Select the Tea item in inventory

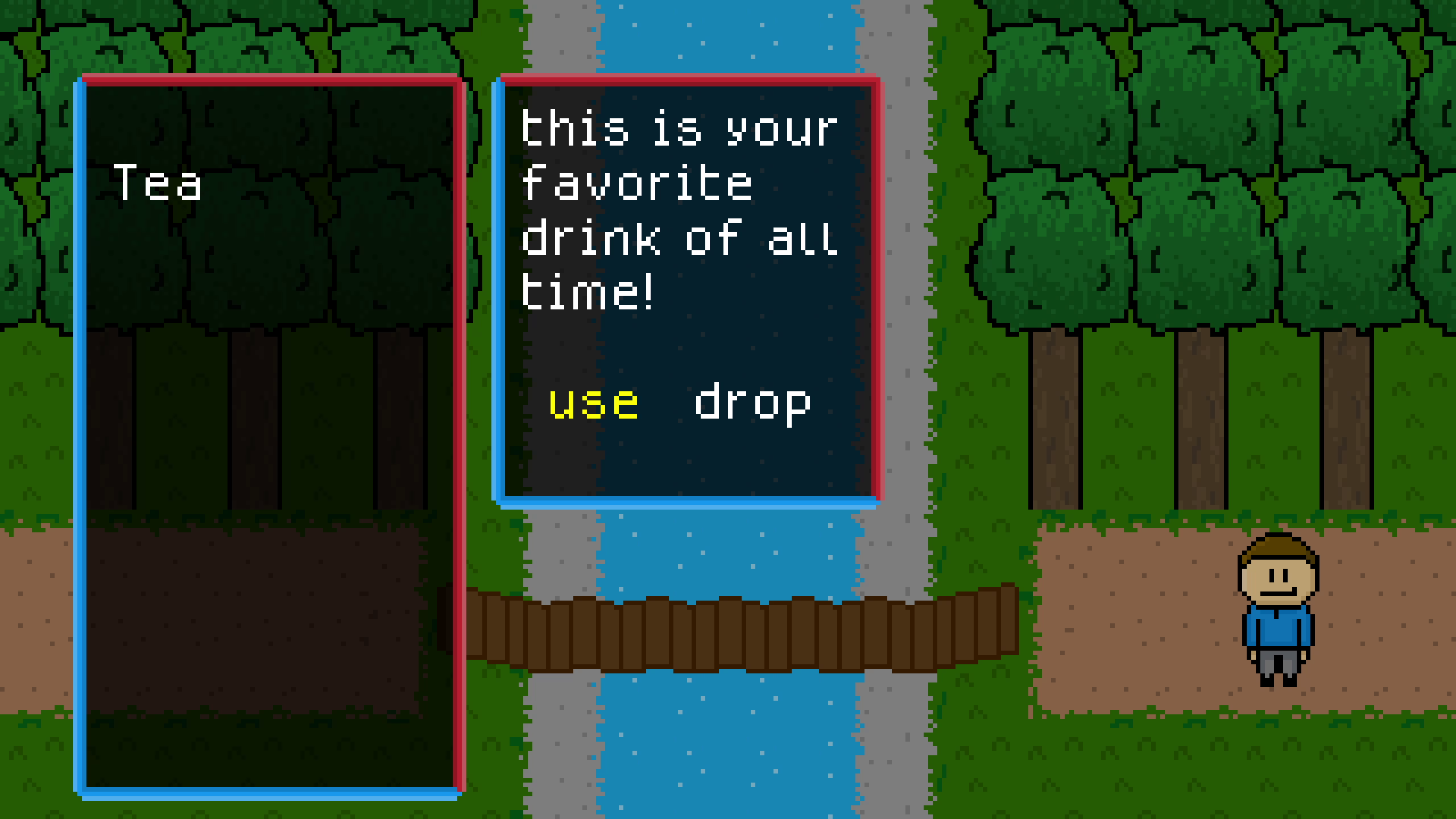click(157, 182)
